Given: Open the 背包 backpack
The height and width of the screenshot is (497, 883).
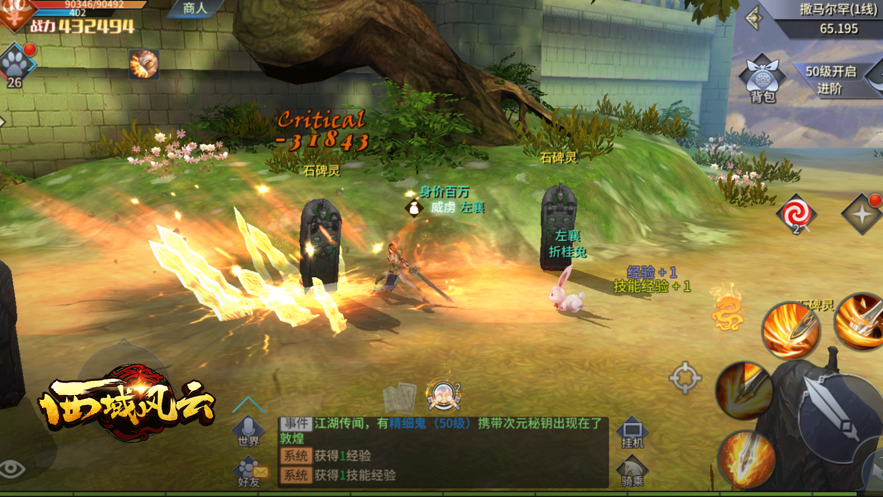Looking at the screenshot, I should click(762, 79).
